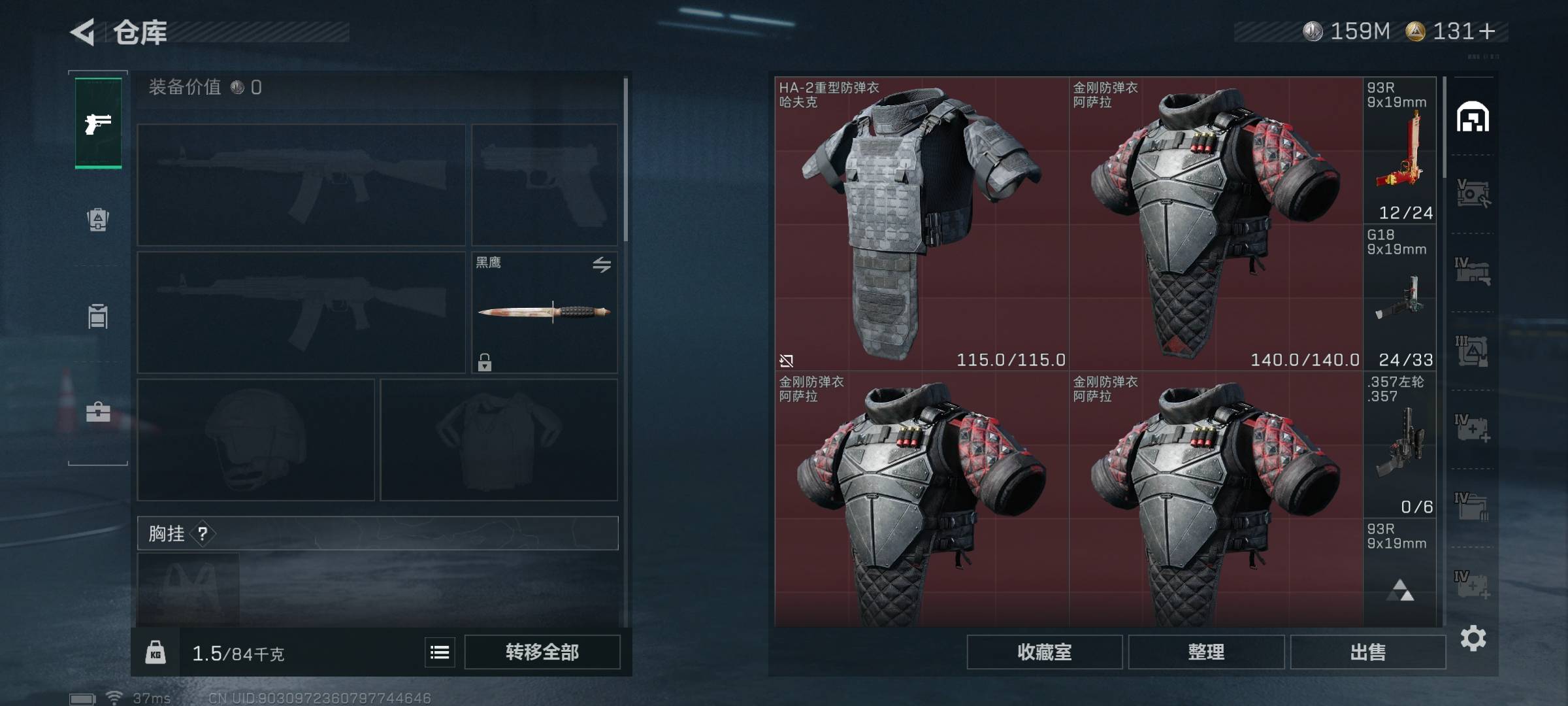Select the 黑鹰 knife slot
Screen dimensions: 1568x706
click(544, 312)
